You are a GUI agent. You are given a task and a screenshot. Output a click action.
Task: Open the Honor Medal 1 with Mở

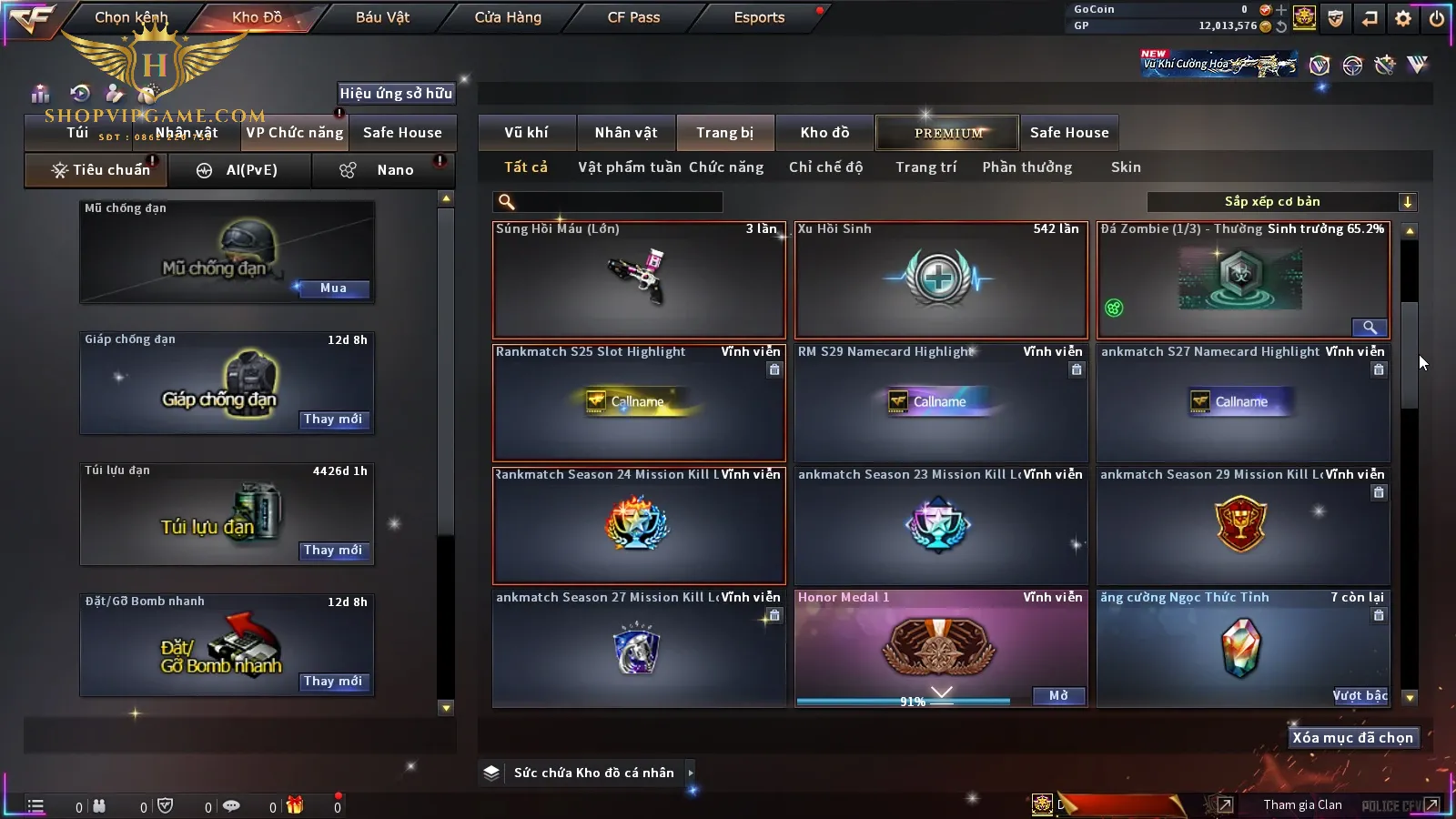(x=1059, y=696)
